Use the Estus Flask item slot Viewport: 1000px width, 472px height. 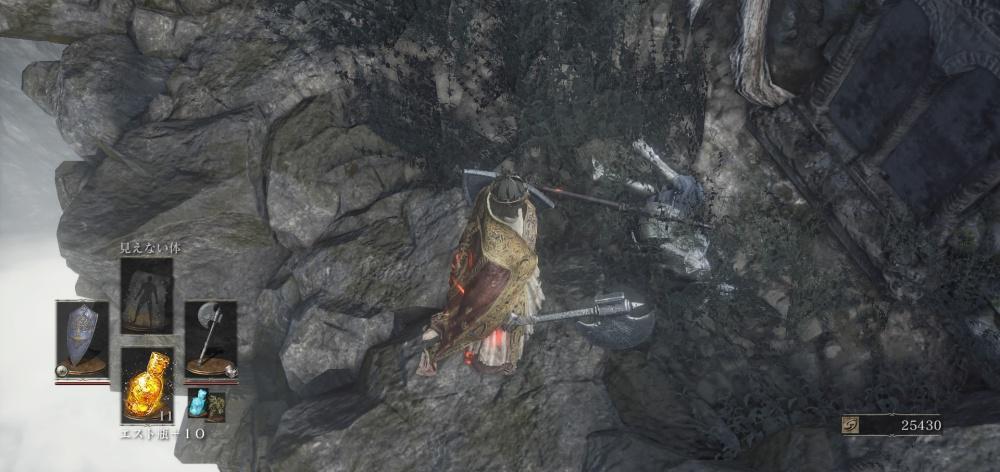(147, 384)
